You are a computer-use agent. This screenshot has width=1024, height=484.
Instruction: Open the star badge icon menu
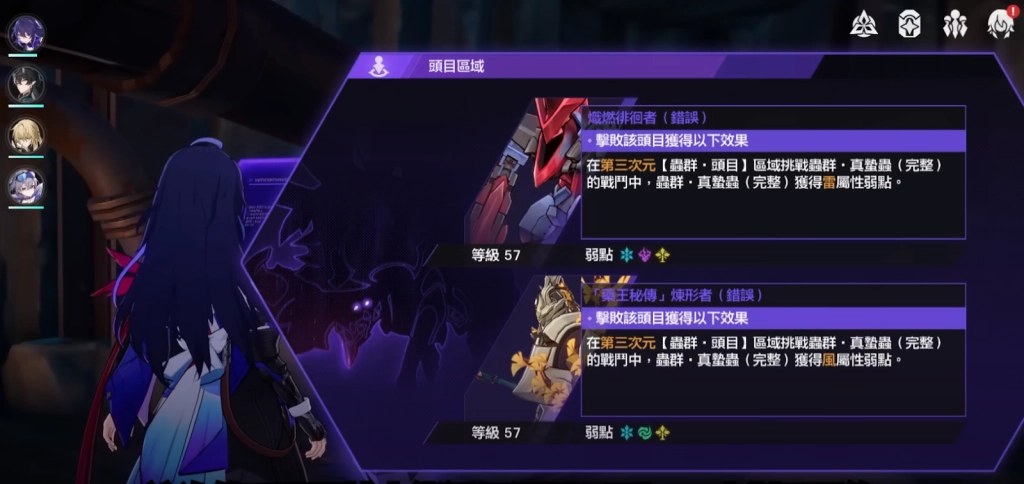click(x=909, y=24)
